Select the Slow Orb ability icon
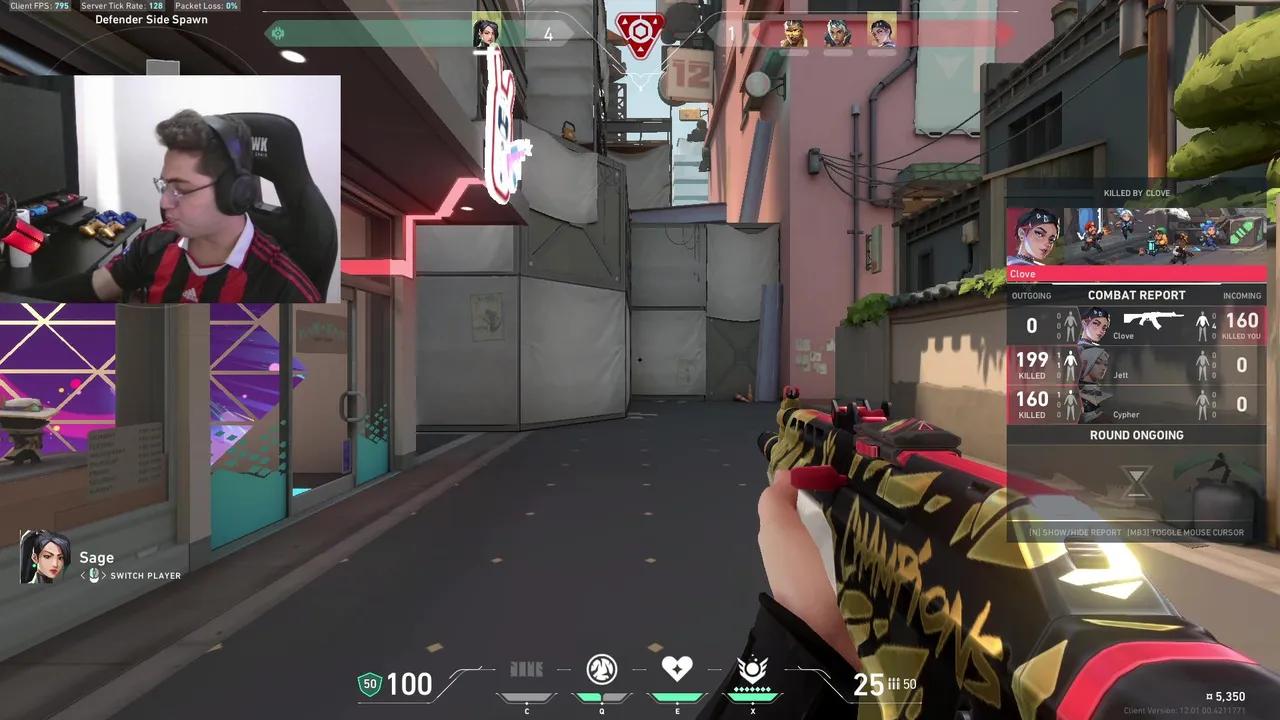The width and height of the screenshot is (1280, 720). pyautogui.click(x=601, y=670)
